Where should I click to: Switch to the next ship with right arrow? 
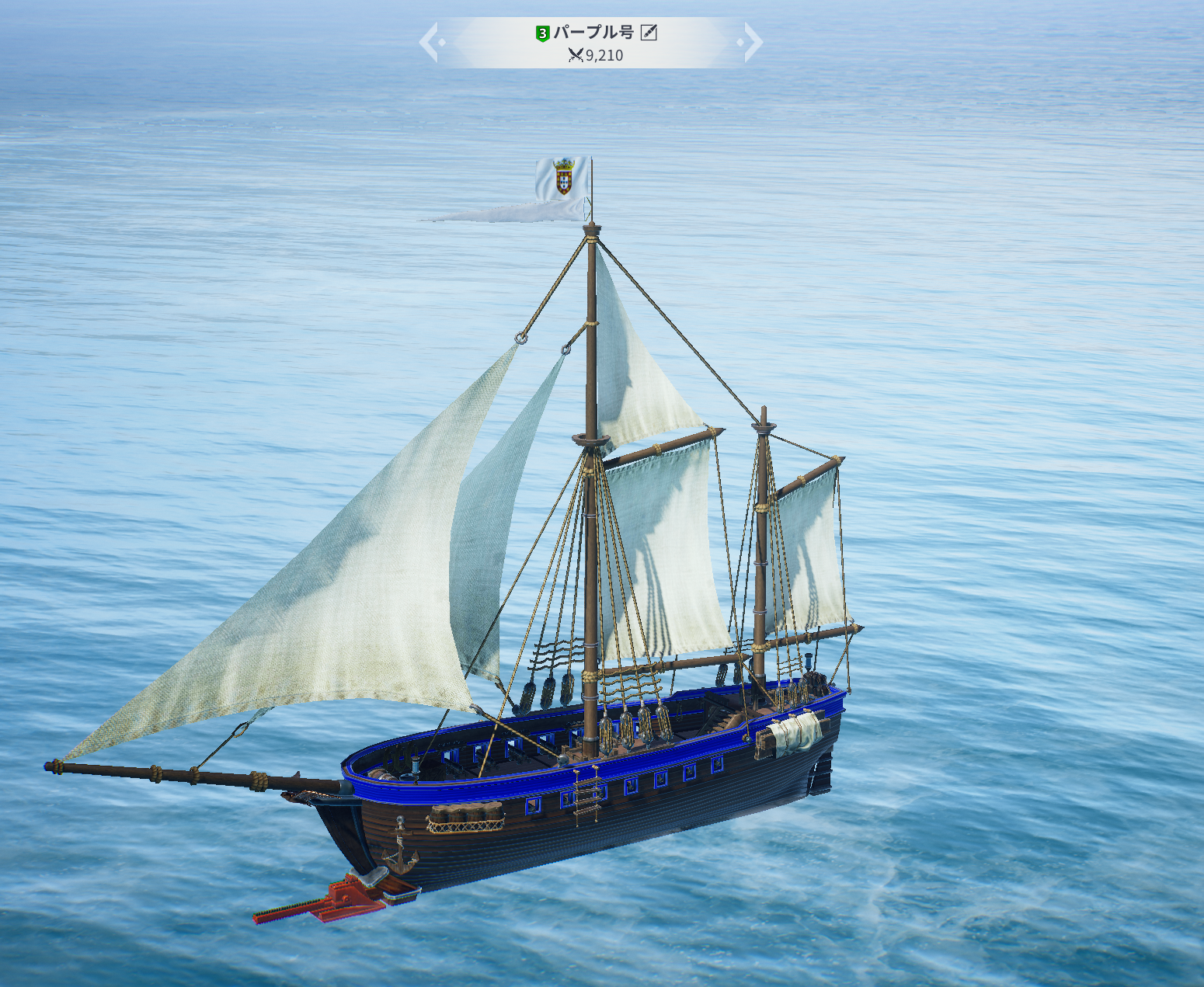click(752, 42)
